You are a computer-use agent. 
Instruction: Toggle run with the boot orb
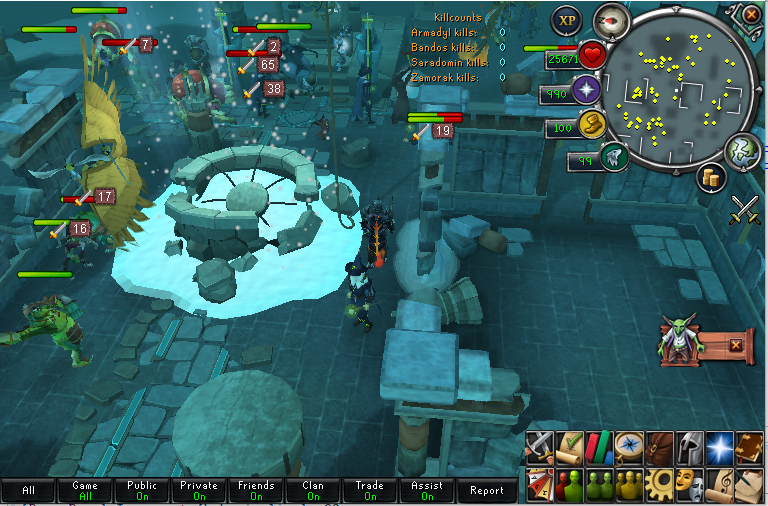(x=593, y=125)
